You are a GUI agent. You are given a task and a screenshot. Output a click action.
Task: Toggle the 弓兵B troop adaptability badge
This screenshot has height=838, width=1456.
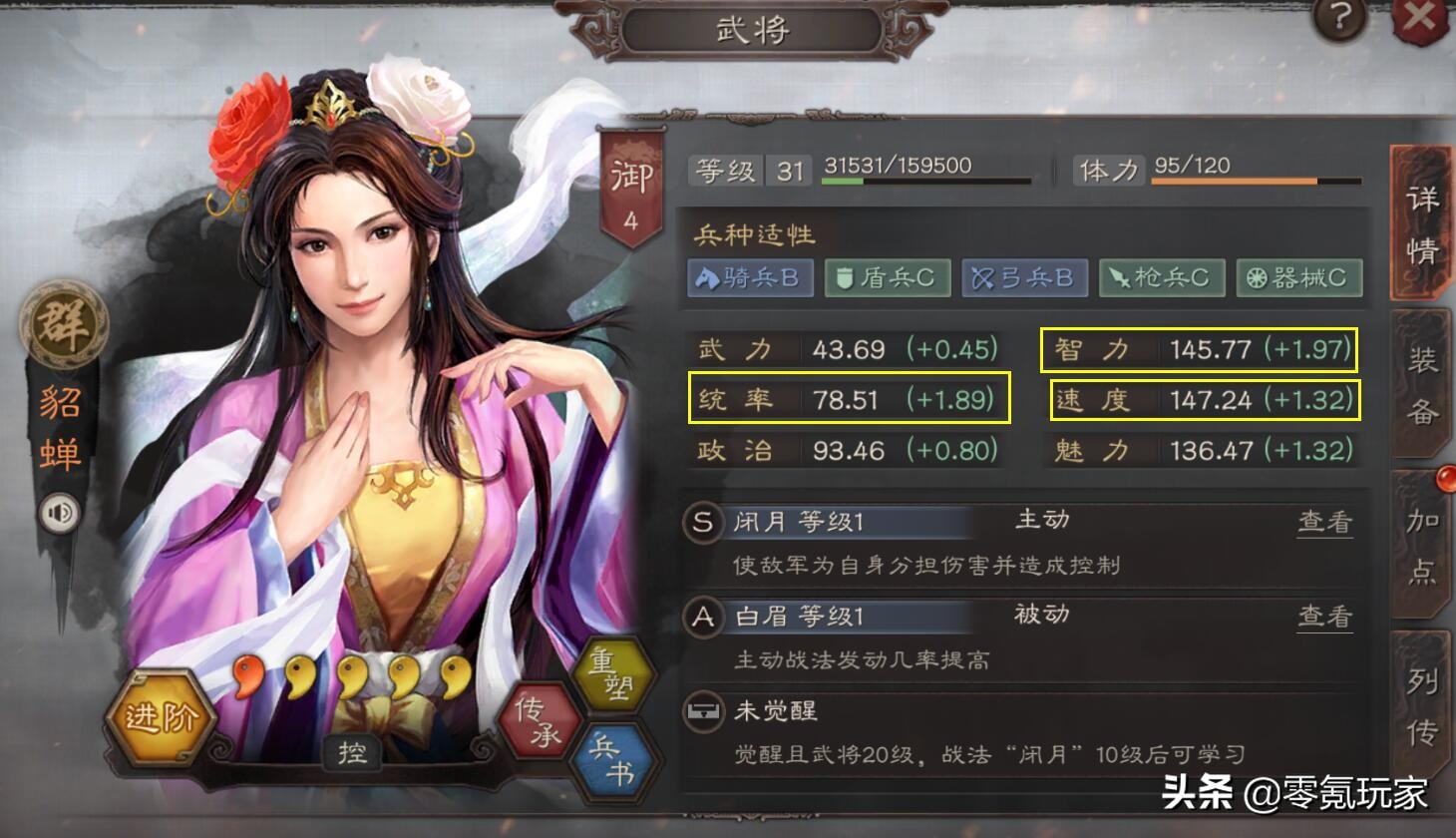coord(1025,278)
